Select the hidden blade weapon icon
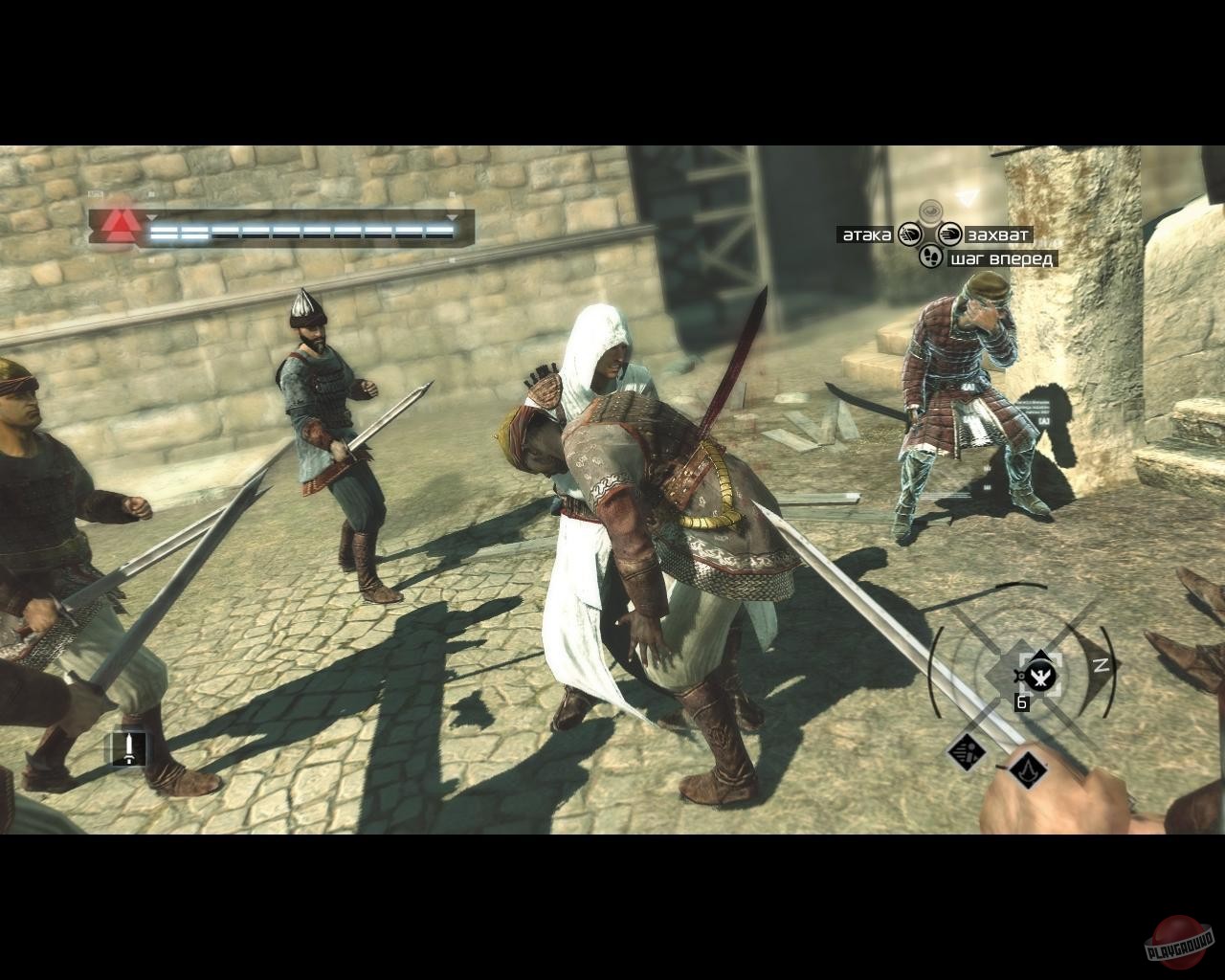 coord(129,747)
